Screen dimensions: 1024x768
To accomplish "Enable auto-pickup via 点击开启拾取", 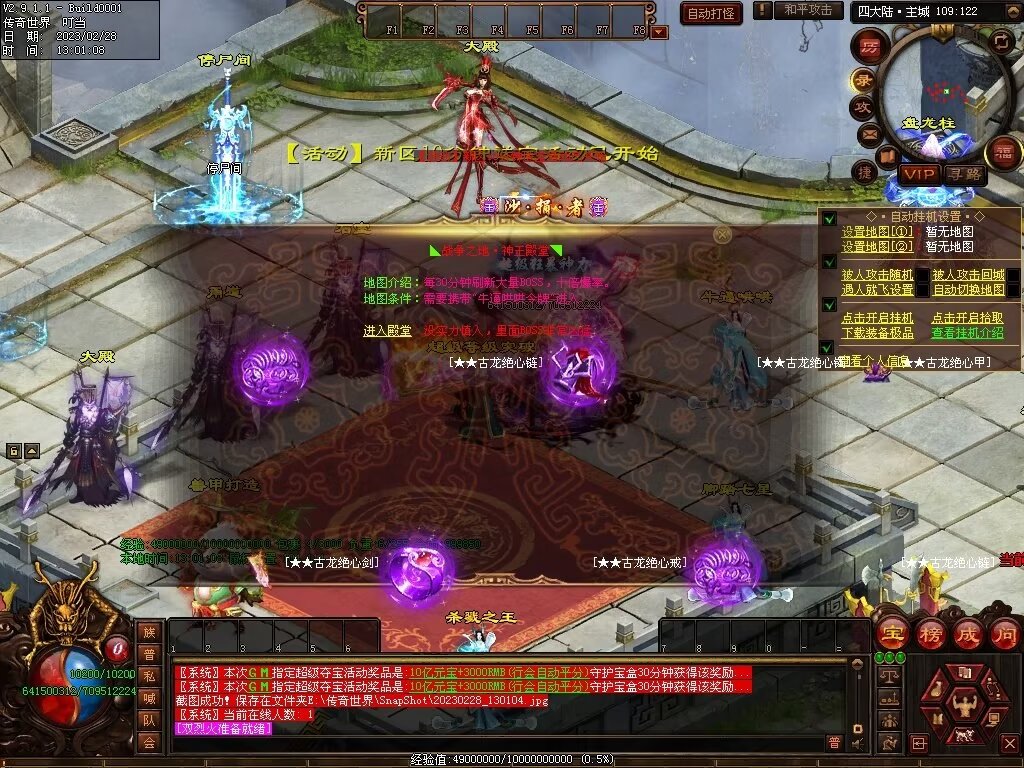I will [968, 318].
